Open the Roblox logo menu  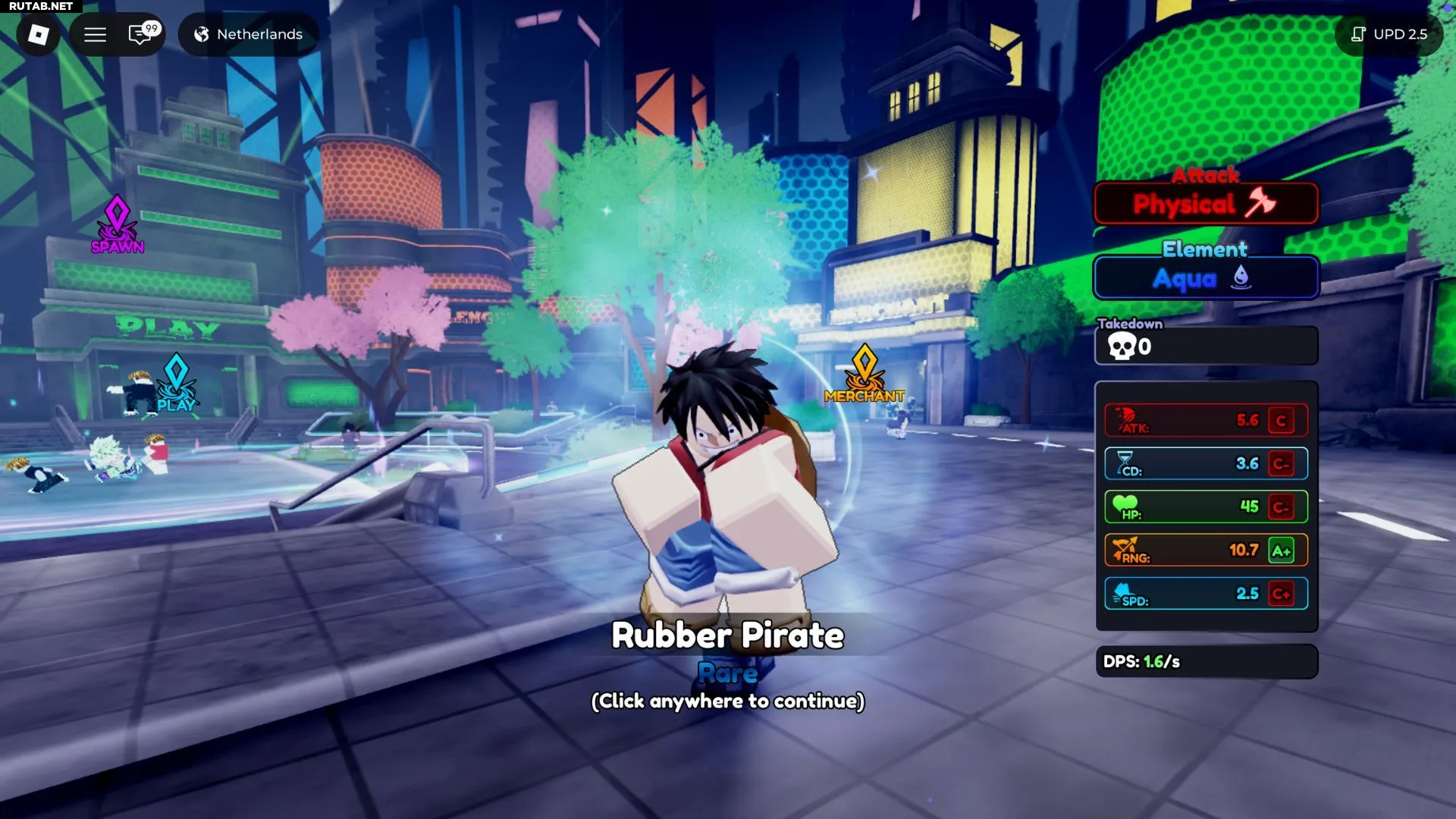[38, 34]
